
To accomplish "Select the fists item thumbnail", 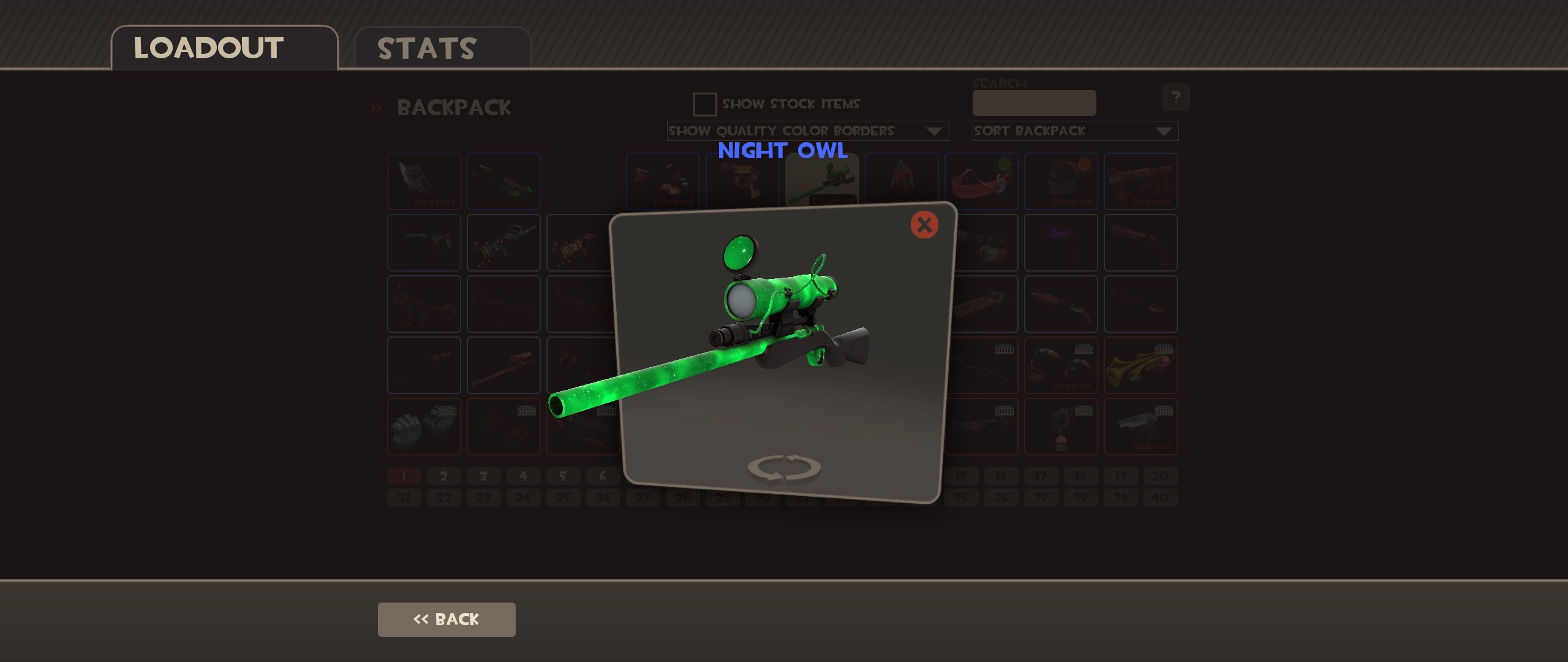I will click(424, 427).
